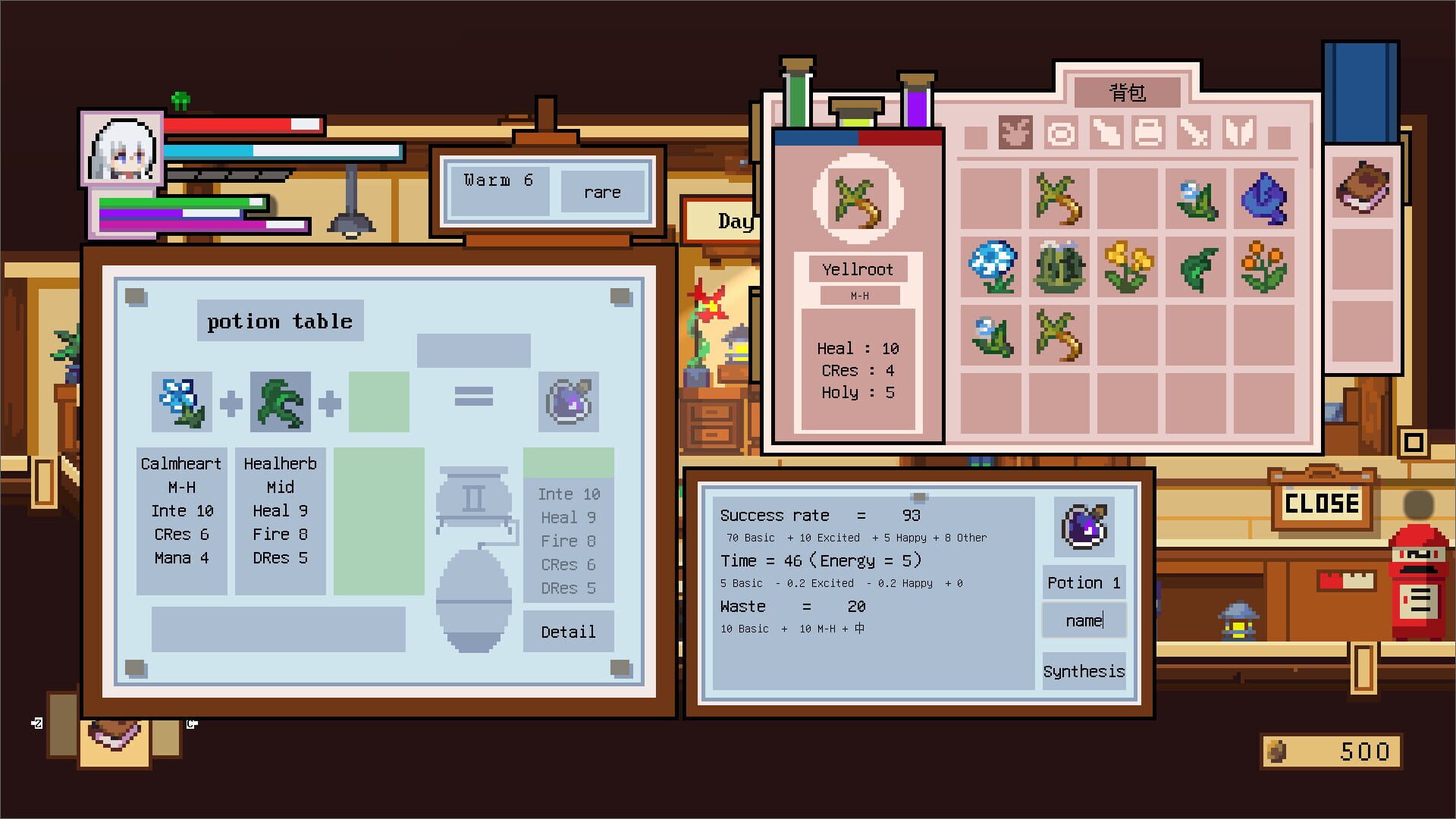The height and width of the screenshot is (819, 1456).
Task: Click the result potion icon on the potion table
Action: [569, 401]
